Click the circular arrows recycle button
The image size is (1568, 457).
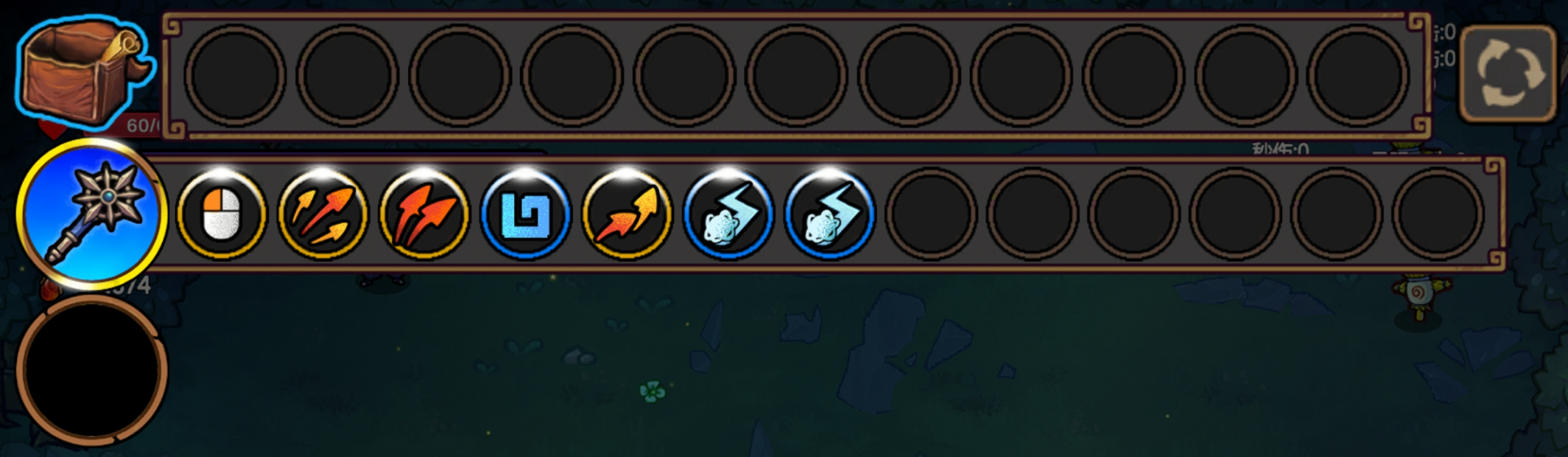coord(1508,73)
